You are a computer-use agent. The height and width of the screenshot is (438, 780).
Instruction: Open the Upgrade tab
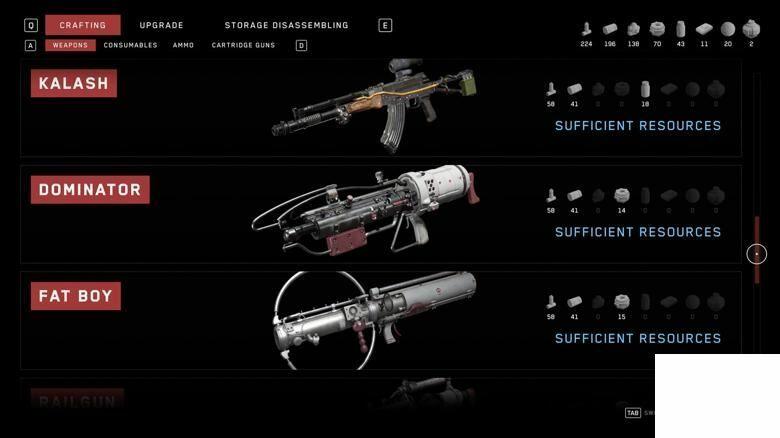click(x=161, y=25)
